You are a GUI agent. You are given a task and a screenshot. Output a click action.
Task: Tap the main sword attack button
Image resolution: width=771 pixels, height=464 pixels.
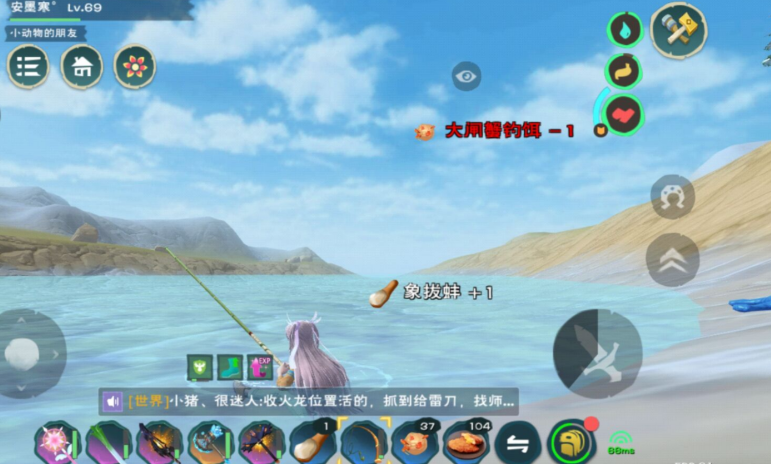(x=597, y=352)
